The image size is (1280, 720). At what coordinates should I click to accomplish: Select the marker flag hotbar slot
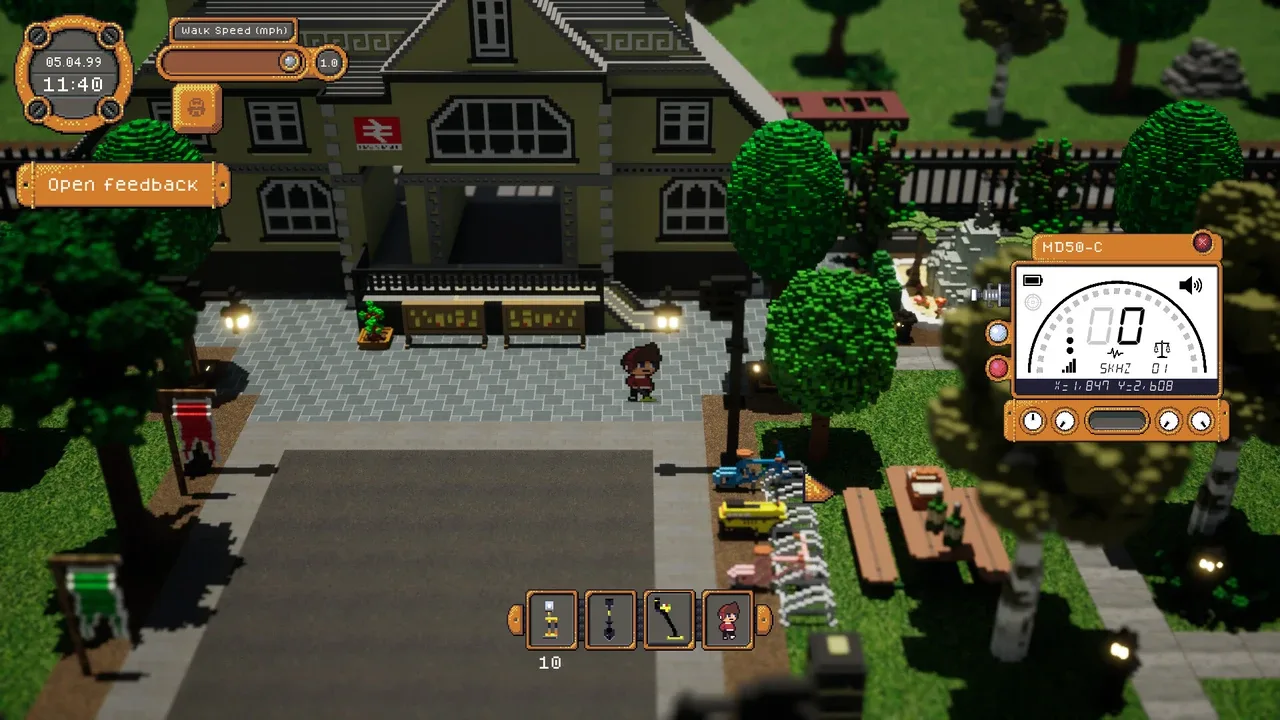point(552,619)
